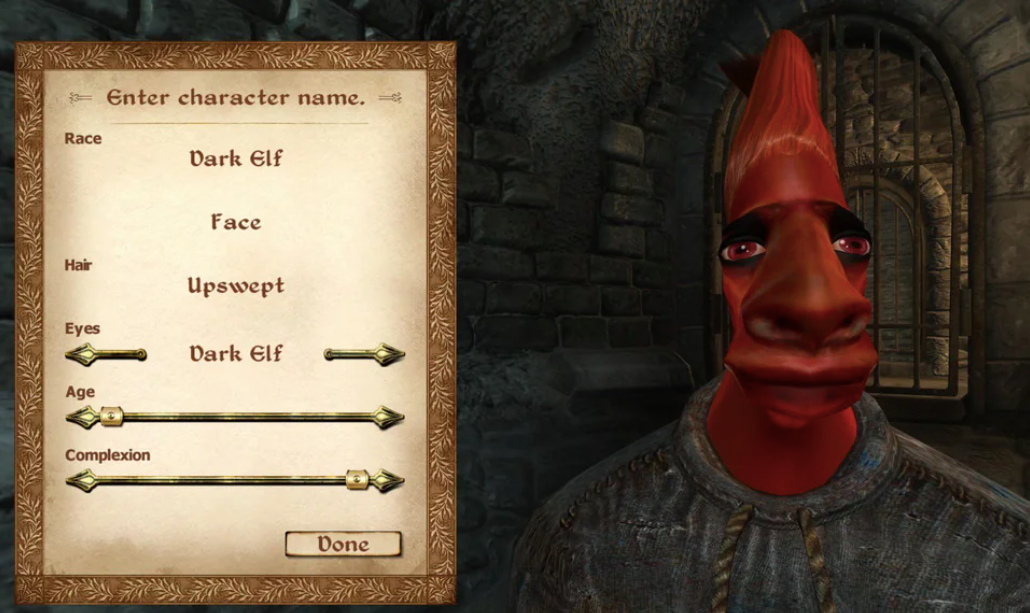1030x613 pixels.
Task: Increase age with the slider's right arrow
Action: tap(390, 417)
